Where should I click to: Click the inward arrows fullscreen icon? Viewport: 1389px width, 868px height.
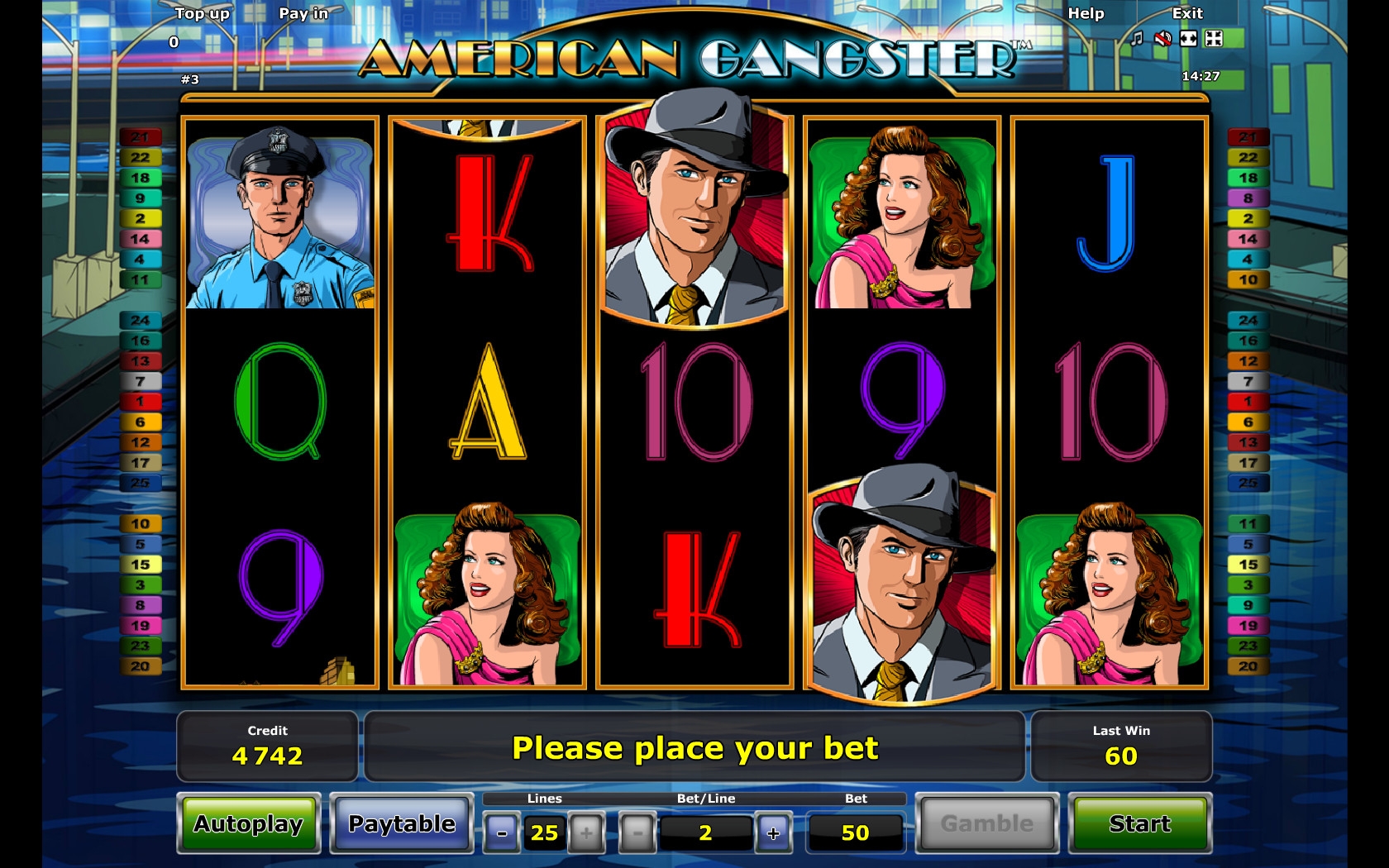pos(1214,39)
